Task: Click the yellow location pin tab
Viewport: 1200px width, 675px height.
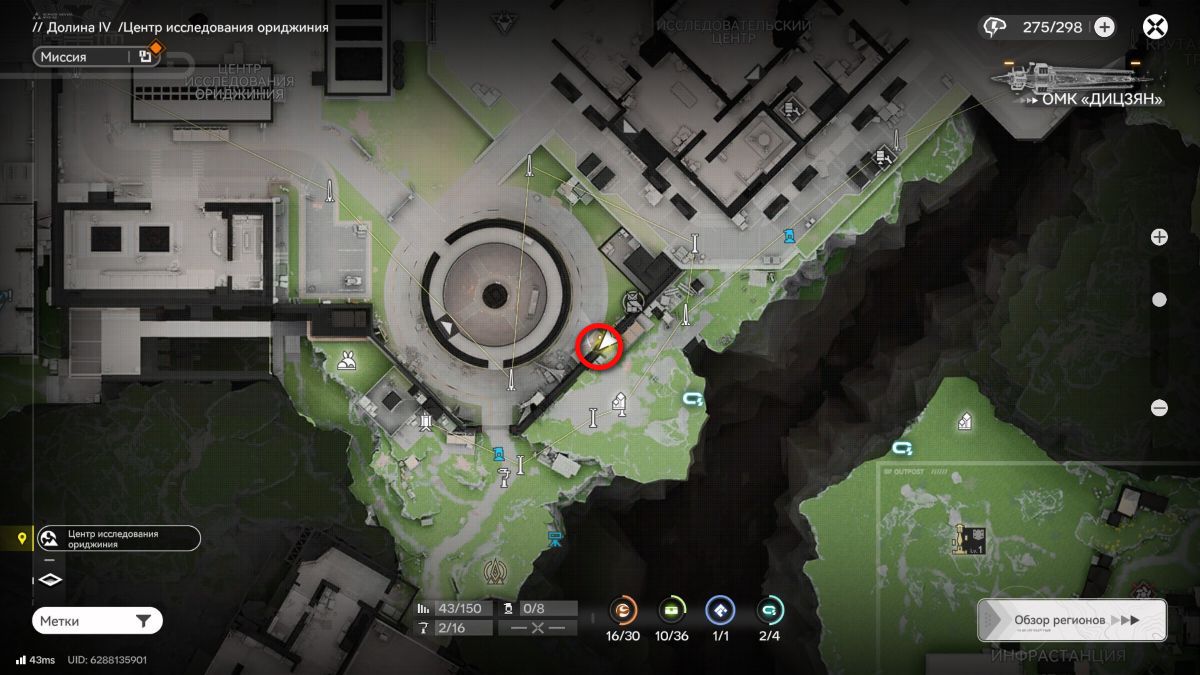Action: (22, 539)
